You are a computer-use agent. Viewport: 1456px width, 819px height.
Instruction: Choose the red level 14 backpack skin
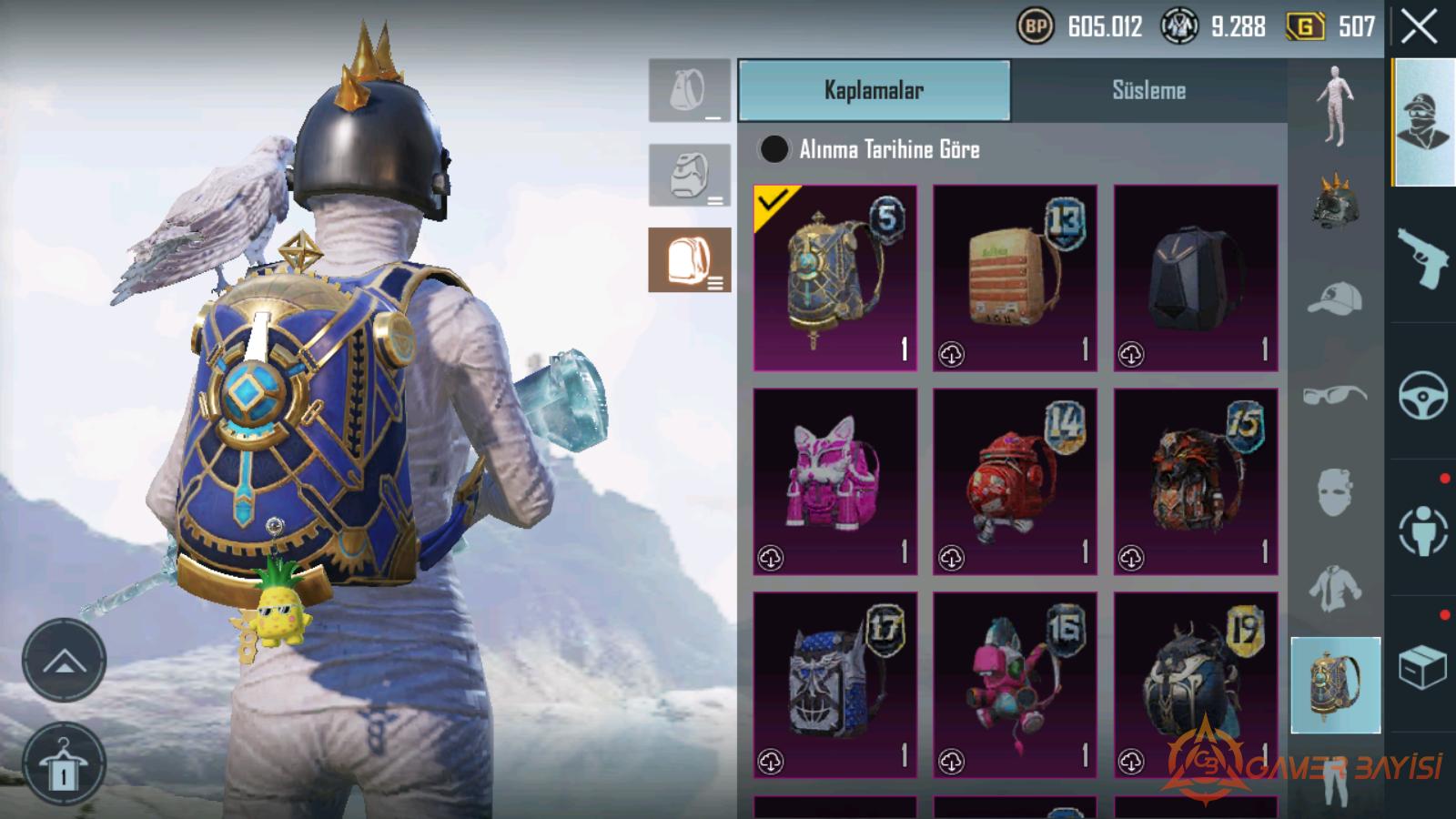(x=1015, y=481)
